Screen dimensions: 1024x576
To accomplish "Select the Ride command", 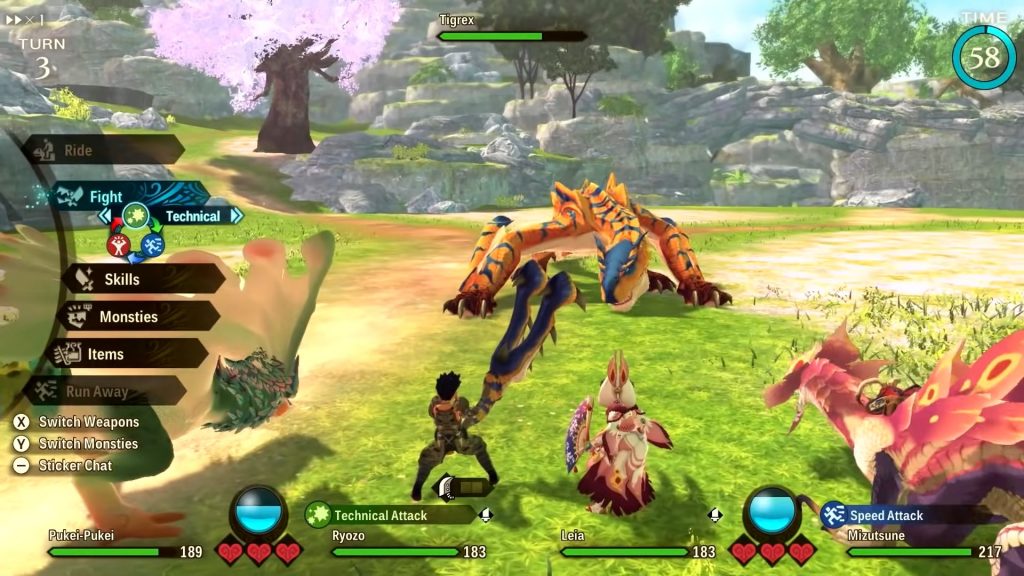I will coord(102,150).
